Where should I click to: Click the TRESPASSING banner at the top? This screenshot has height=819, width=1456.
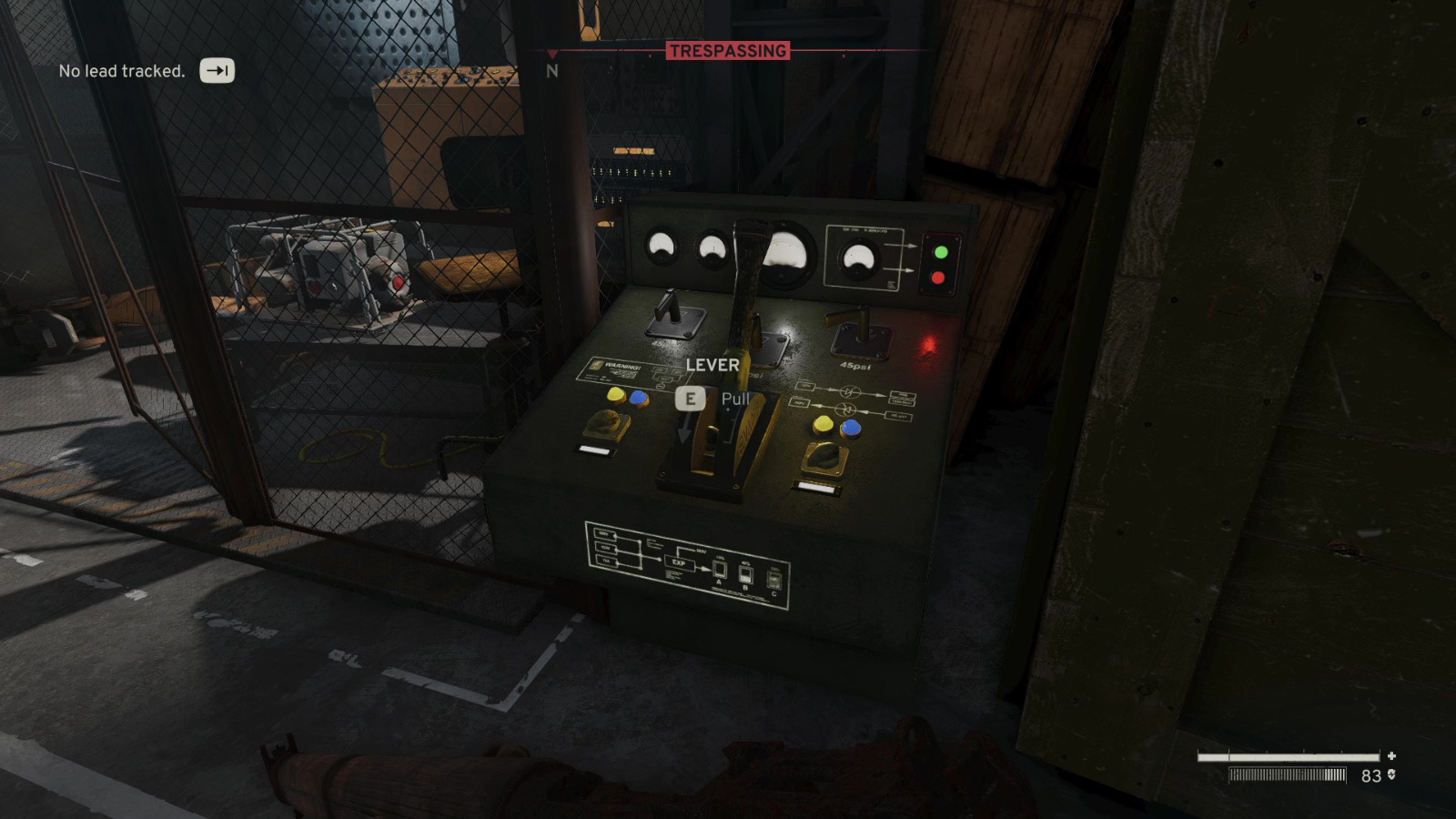click(x=729, y=50)
